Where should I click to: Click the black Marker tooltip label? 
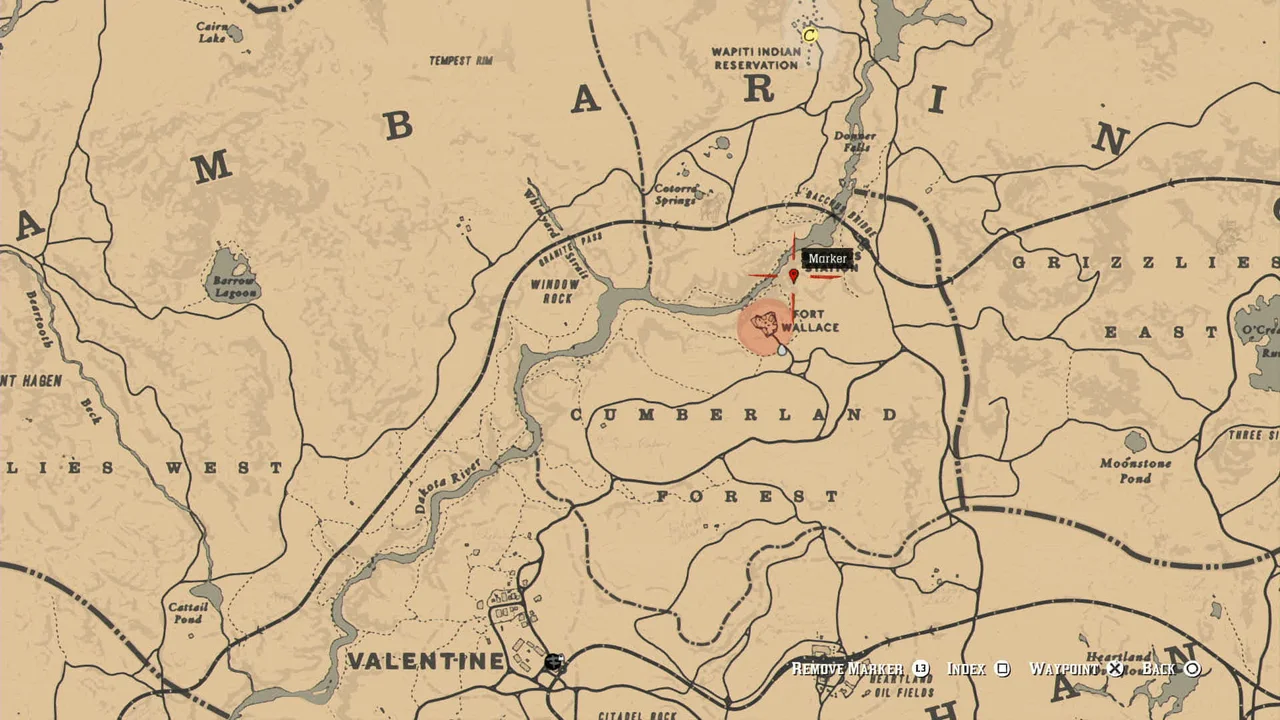[828, 258]
